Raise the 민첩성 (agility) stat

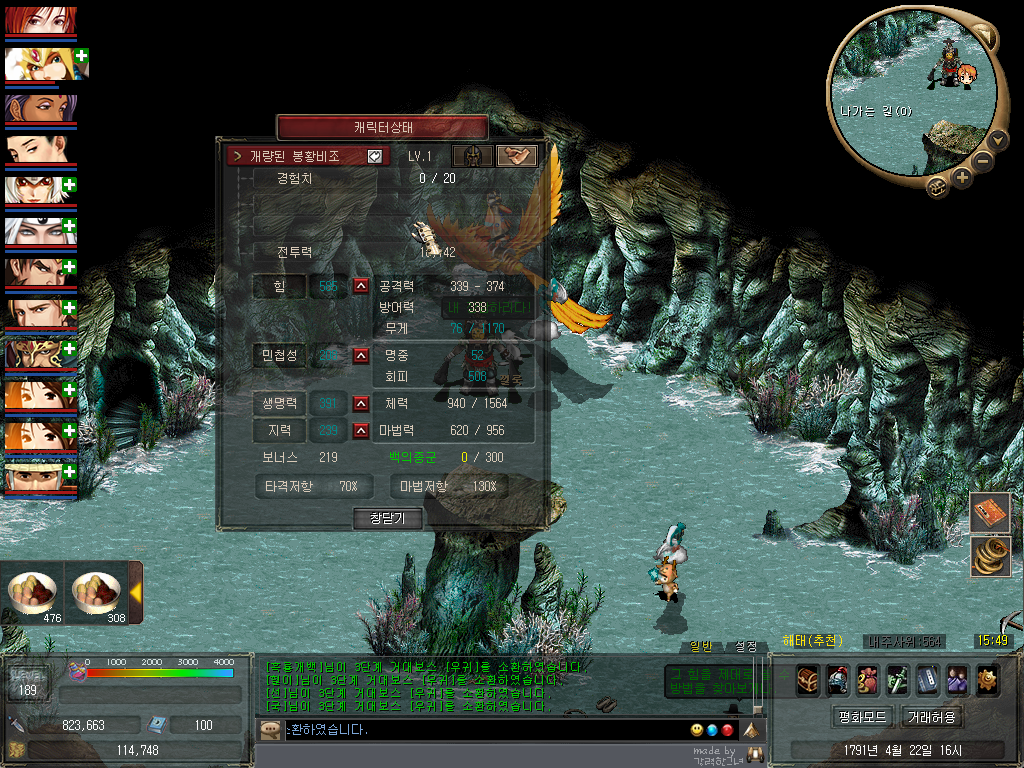pos(361,355)
